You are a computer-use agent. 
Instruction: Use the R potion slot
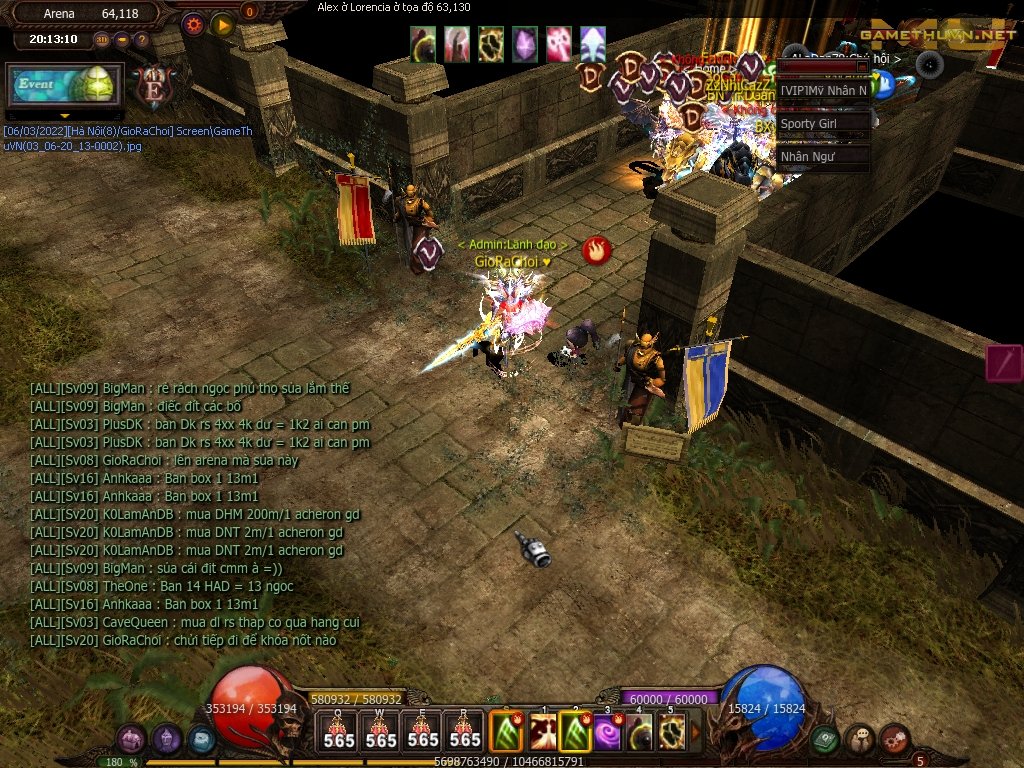coord(464,732)
